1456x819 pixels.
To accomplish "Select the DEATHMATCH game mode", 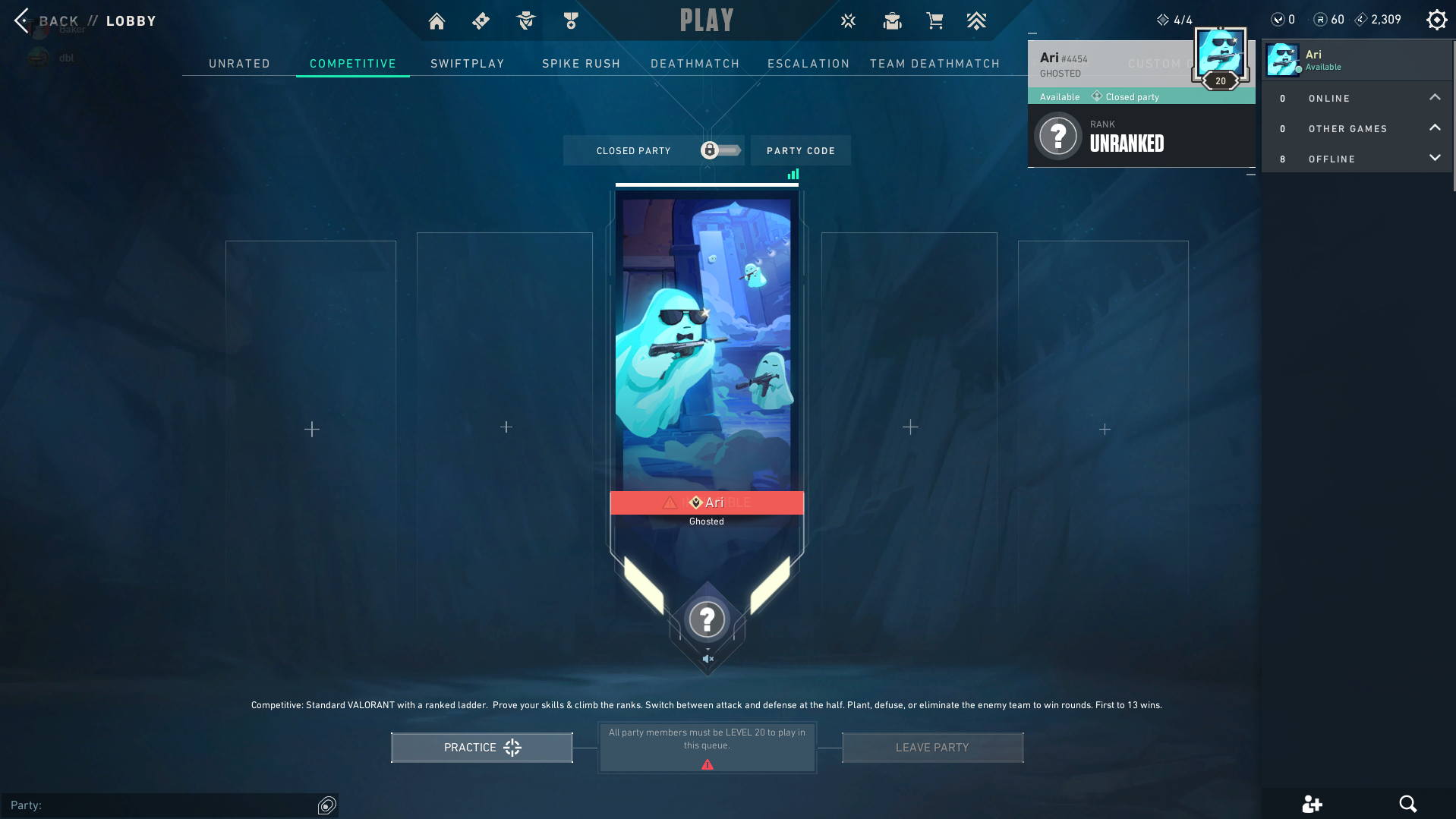I will [695, 64].
